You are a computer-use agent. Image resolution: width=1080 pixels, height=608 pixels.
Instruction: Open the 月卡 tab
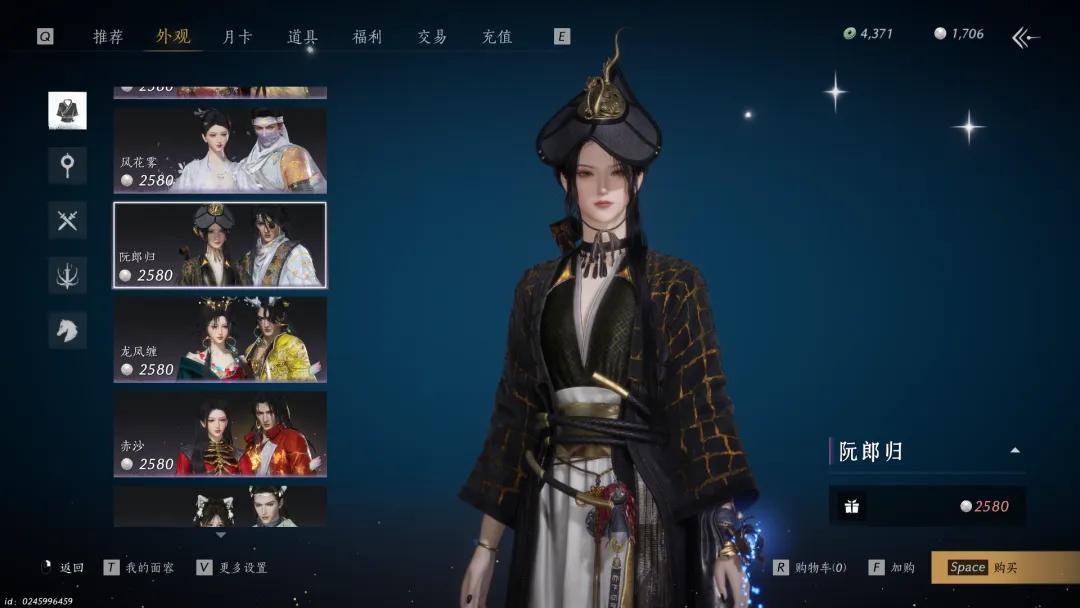click(237, 37)
